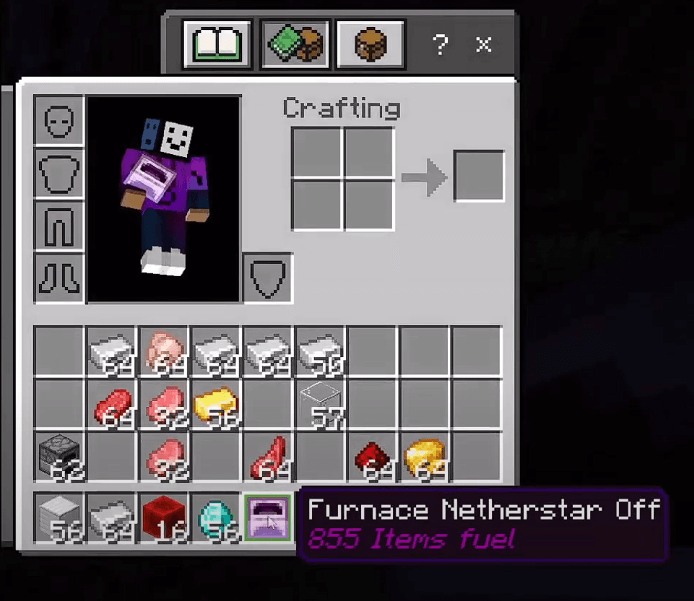Screen dimensions: 694x601
Task: Select the glass stack of 57
Action: 320,404
